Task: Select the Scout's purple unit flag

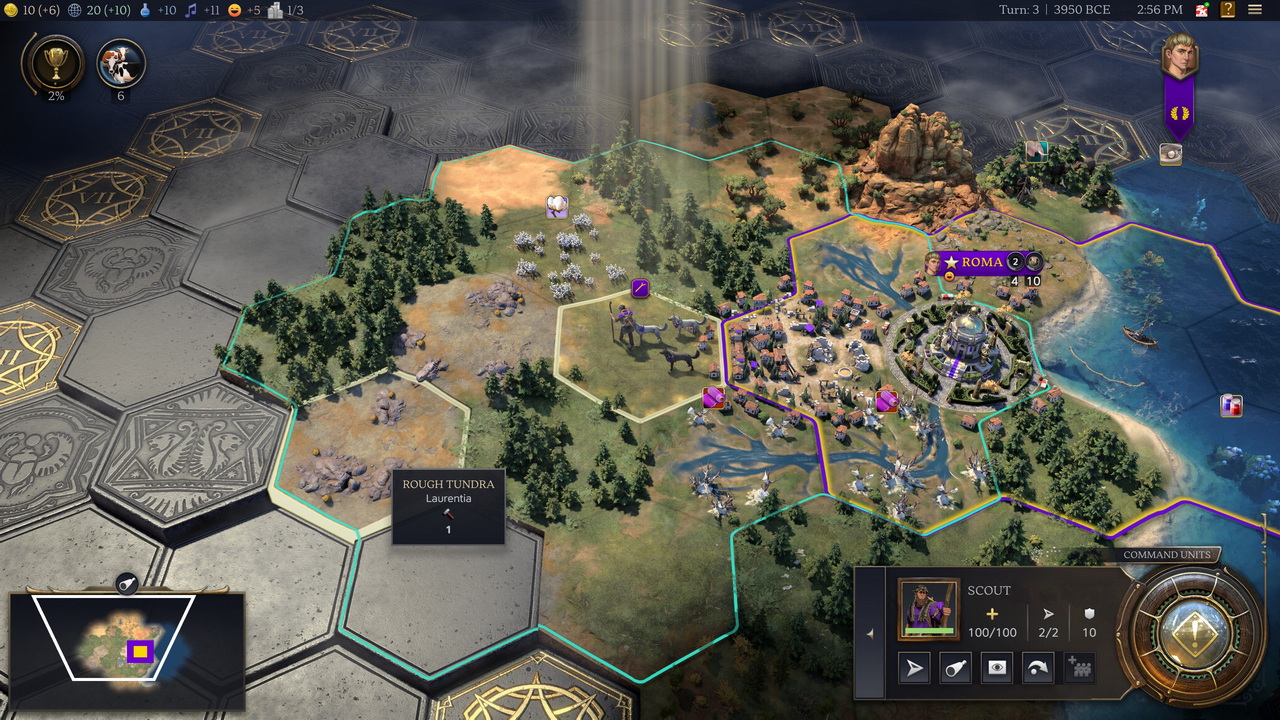Action: click(x=640, y=289)
